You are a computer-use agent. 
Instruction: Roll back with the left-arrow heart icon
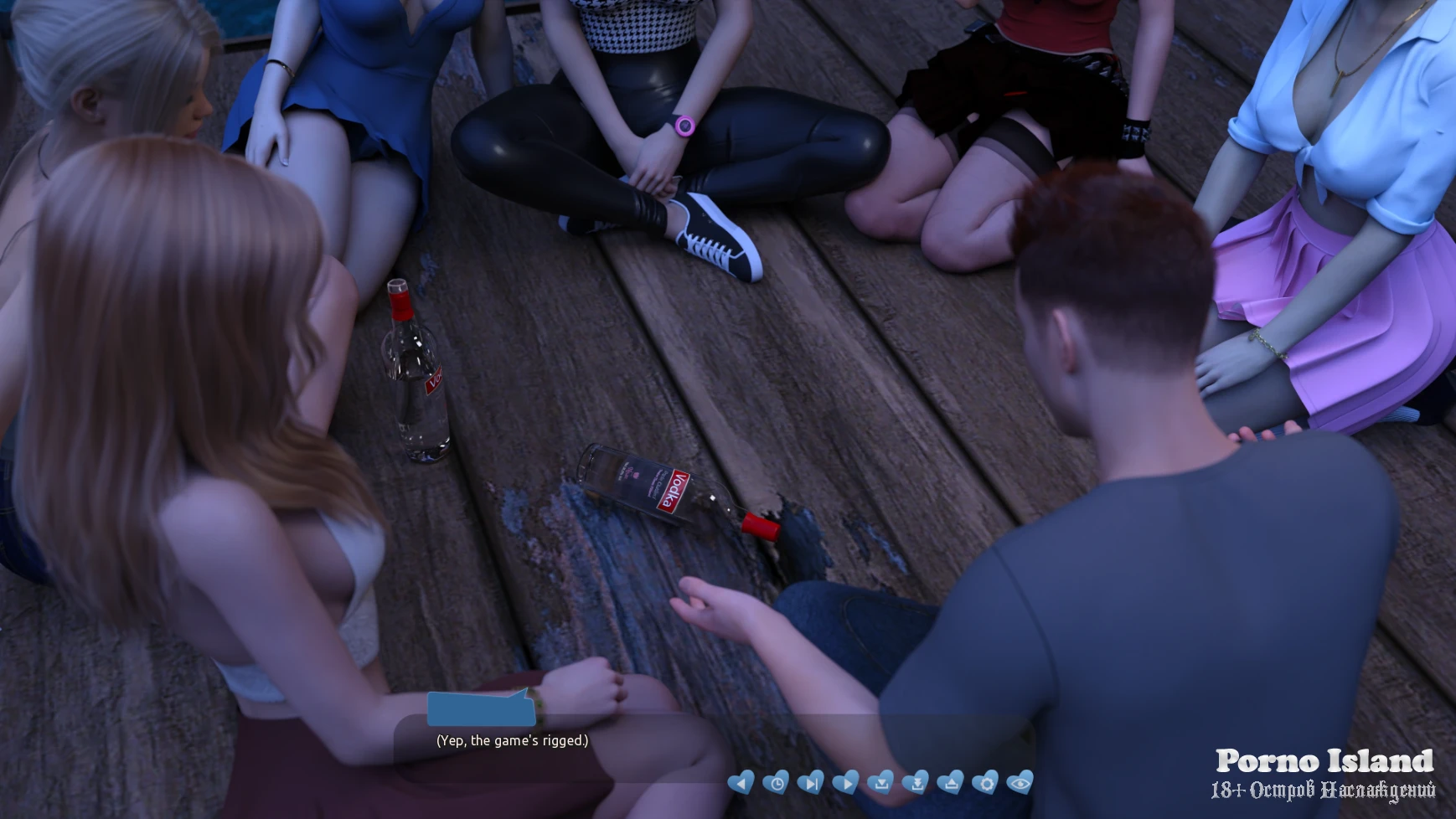[x=741, y=783]
